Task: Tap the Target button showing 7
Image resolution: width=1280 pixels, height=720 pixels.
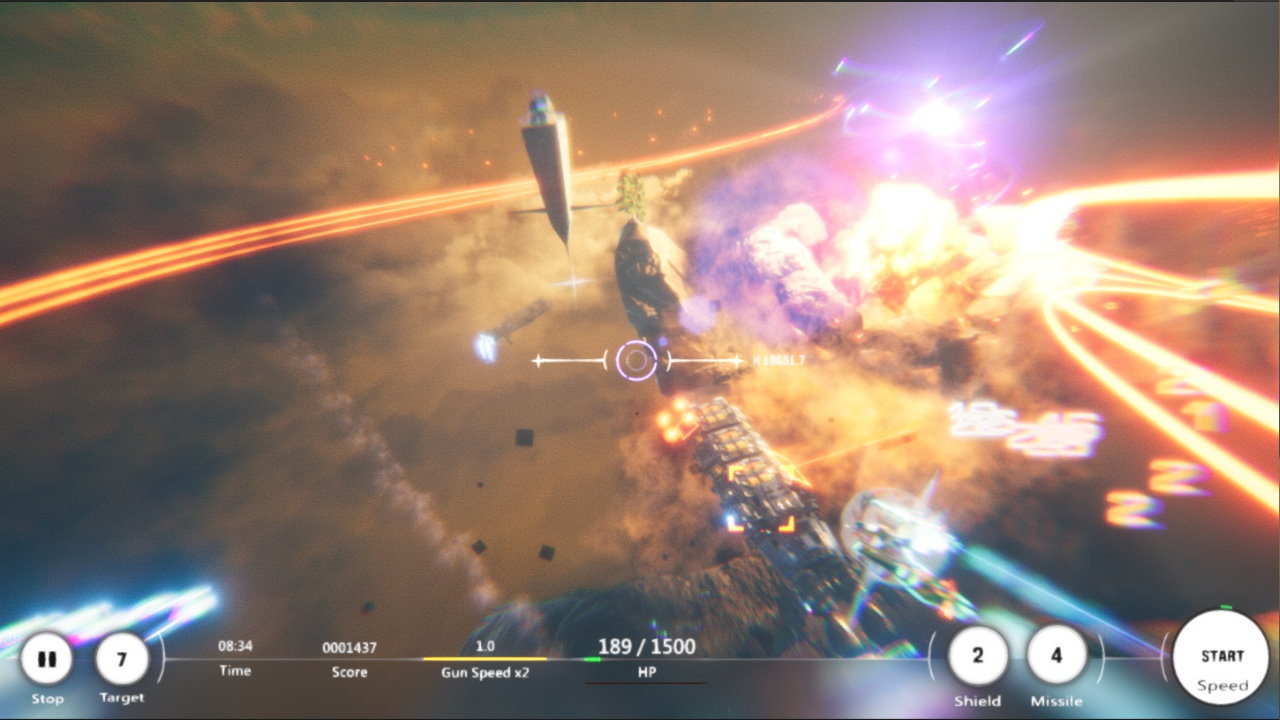Action: tap(122, 660)
